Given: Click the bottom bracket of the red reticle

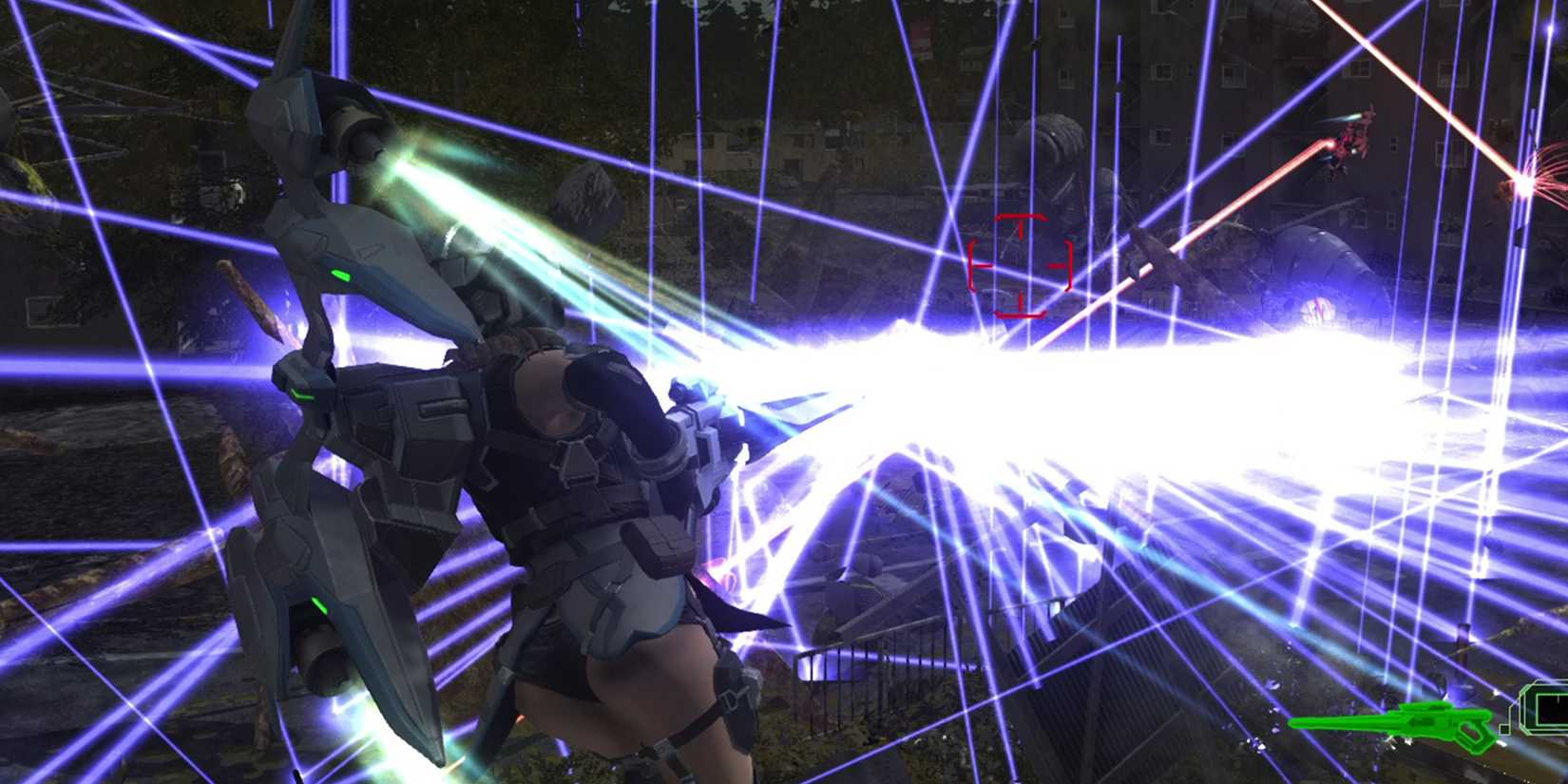Looking at the screenshot, I should point(1022,315).
